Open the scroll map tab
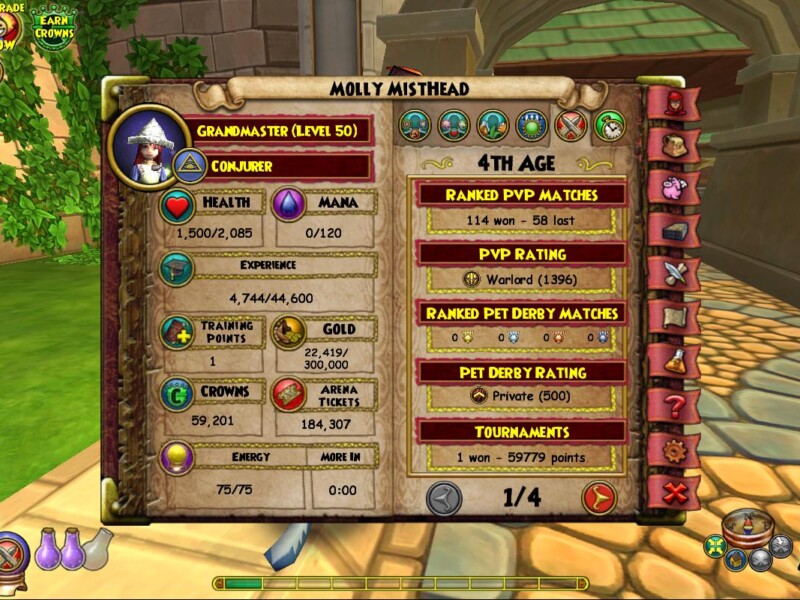Screen dimensions: 800x600 coord(672,316)
